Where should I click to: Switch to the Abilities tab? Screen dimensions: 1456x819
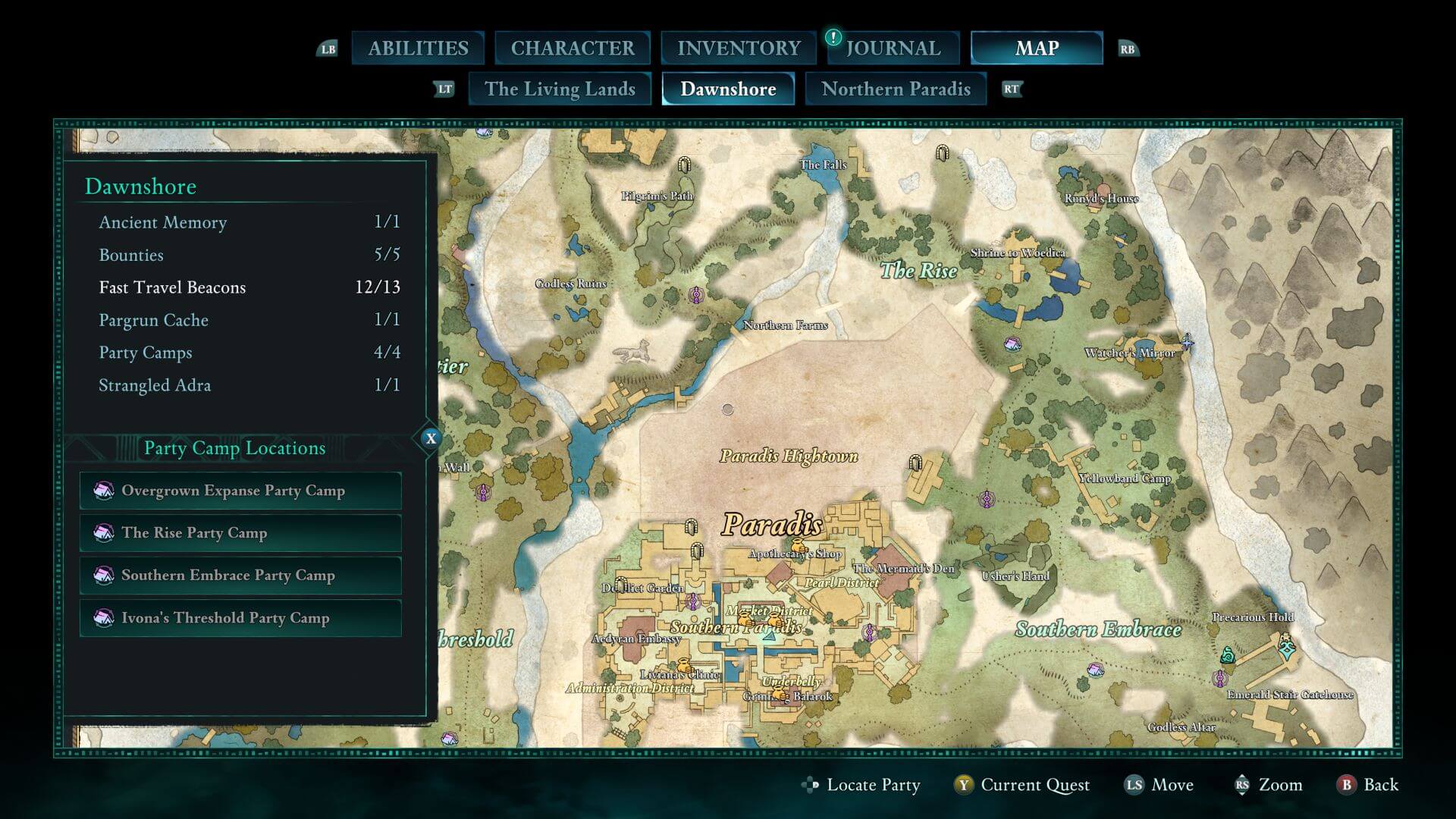pyautogui.click(x=418, y=48)
